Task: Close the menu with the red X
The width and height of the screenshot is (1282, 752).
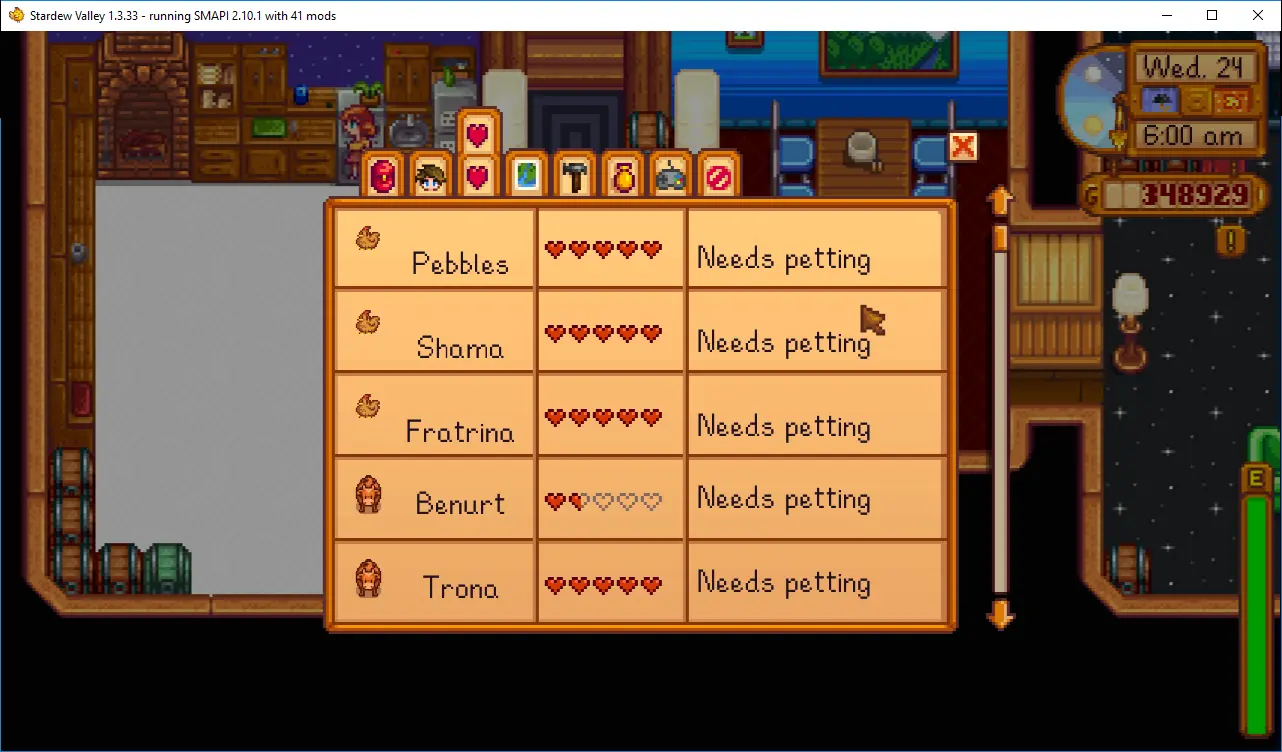Action: [x=962, y=147]
